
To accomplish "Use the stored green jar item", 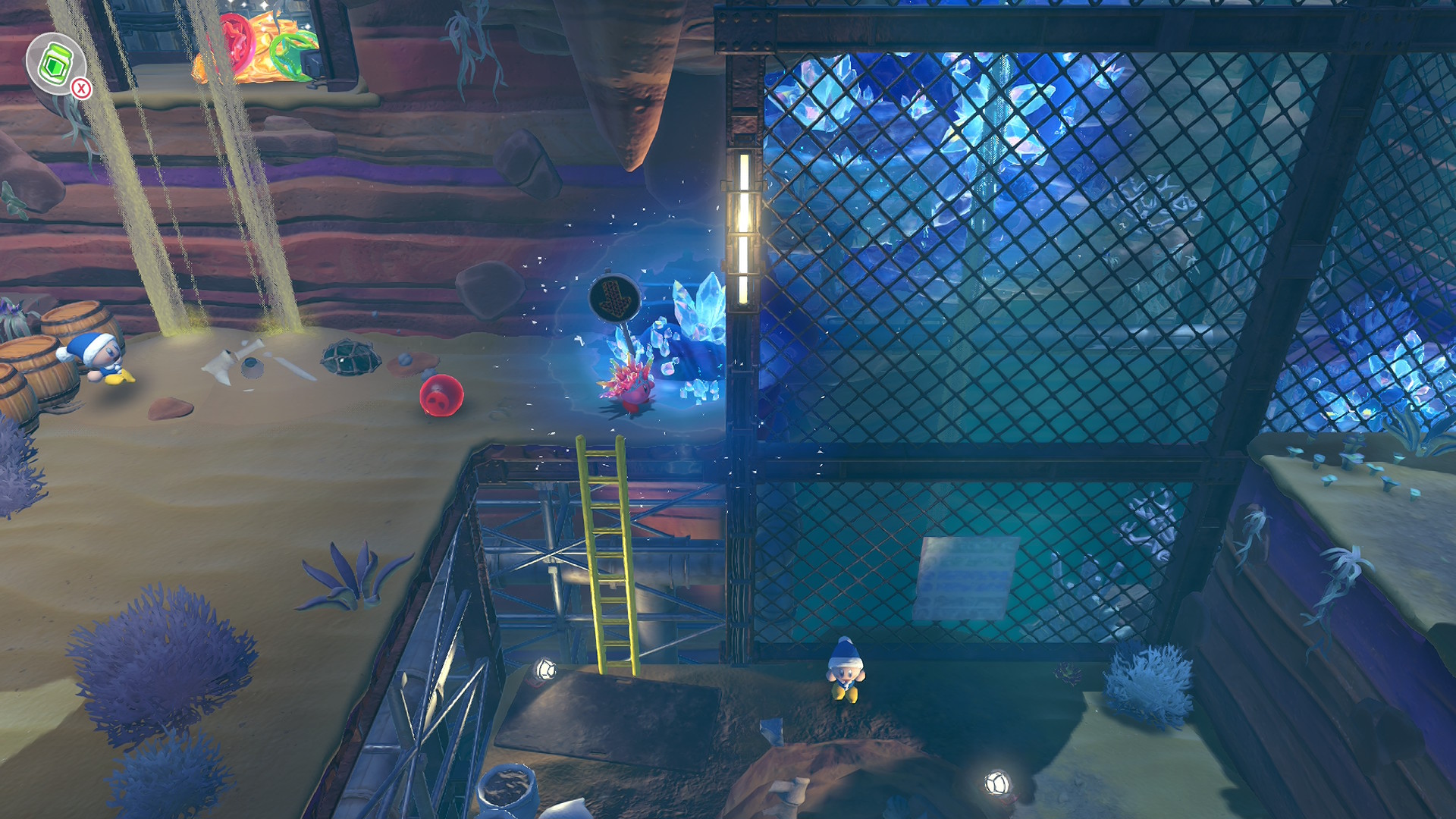I will 56,64.
